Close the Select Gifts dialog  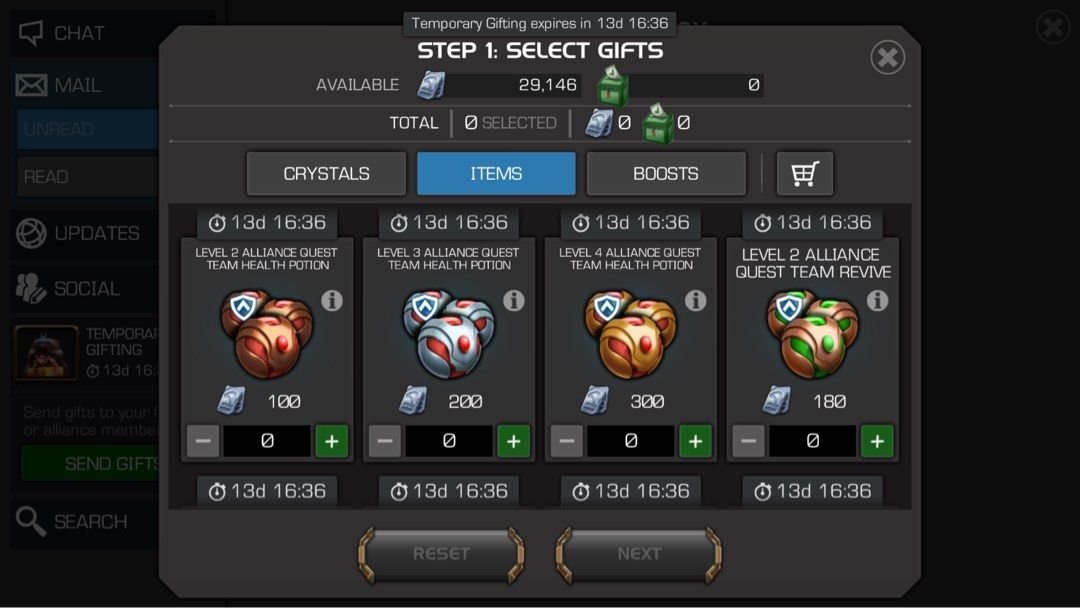tap(887, 57)
